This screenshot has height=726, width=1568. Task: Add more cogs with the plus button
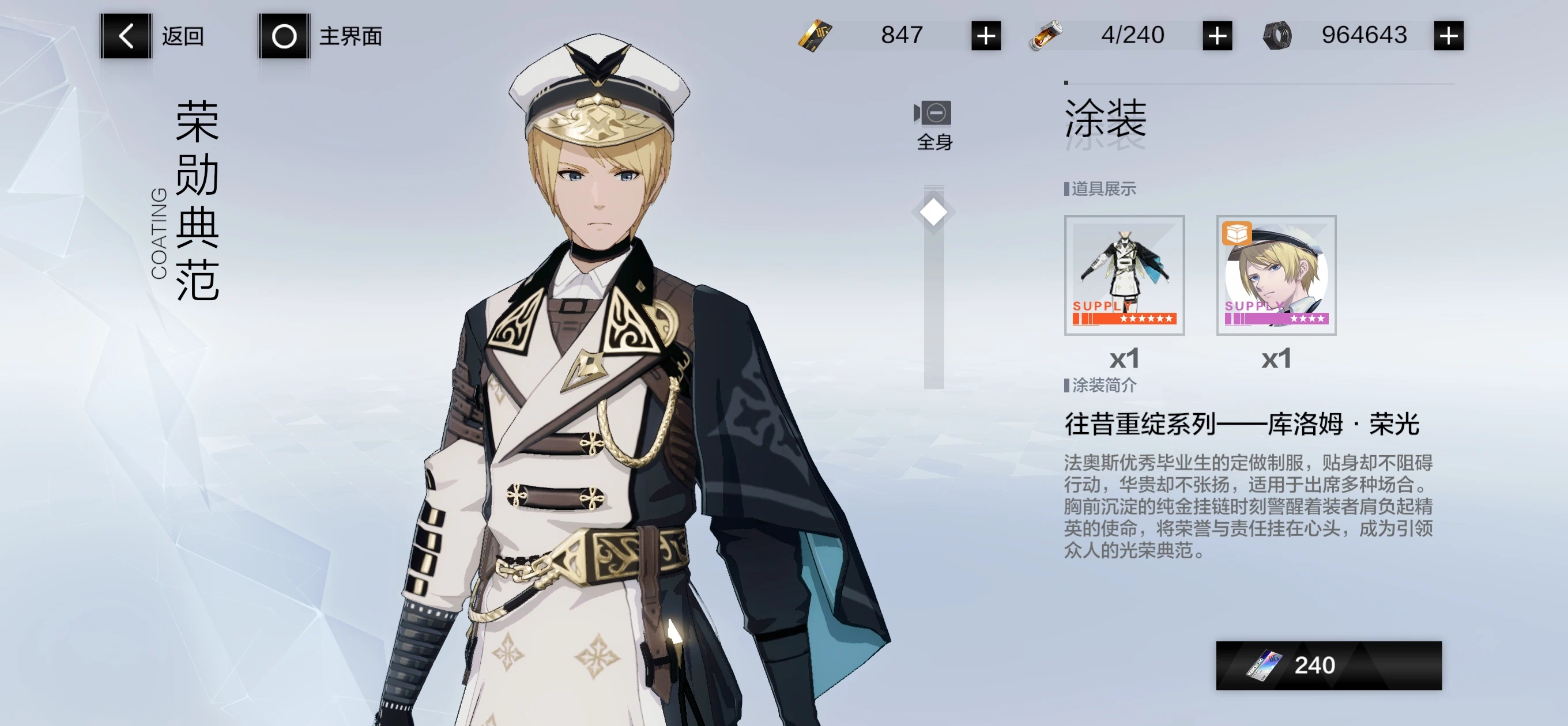point(1448,36)
